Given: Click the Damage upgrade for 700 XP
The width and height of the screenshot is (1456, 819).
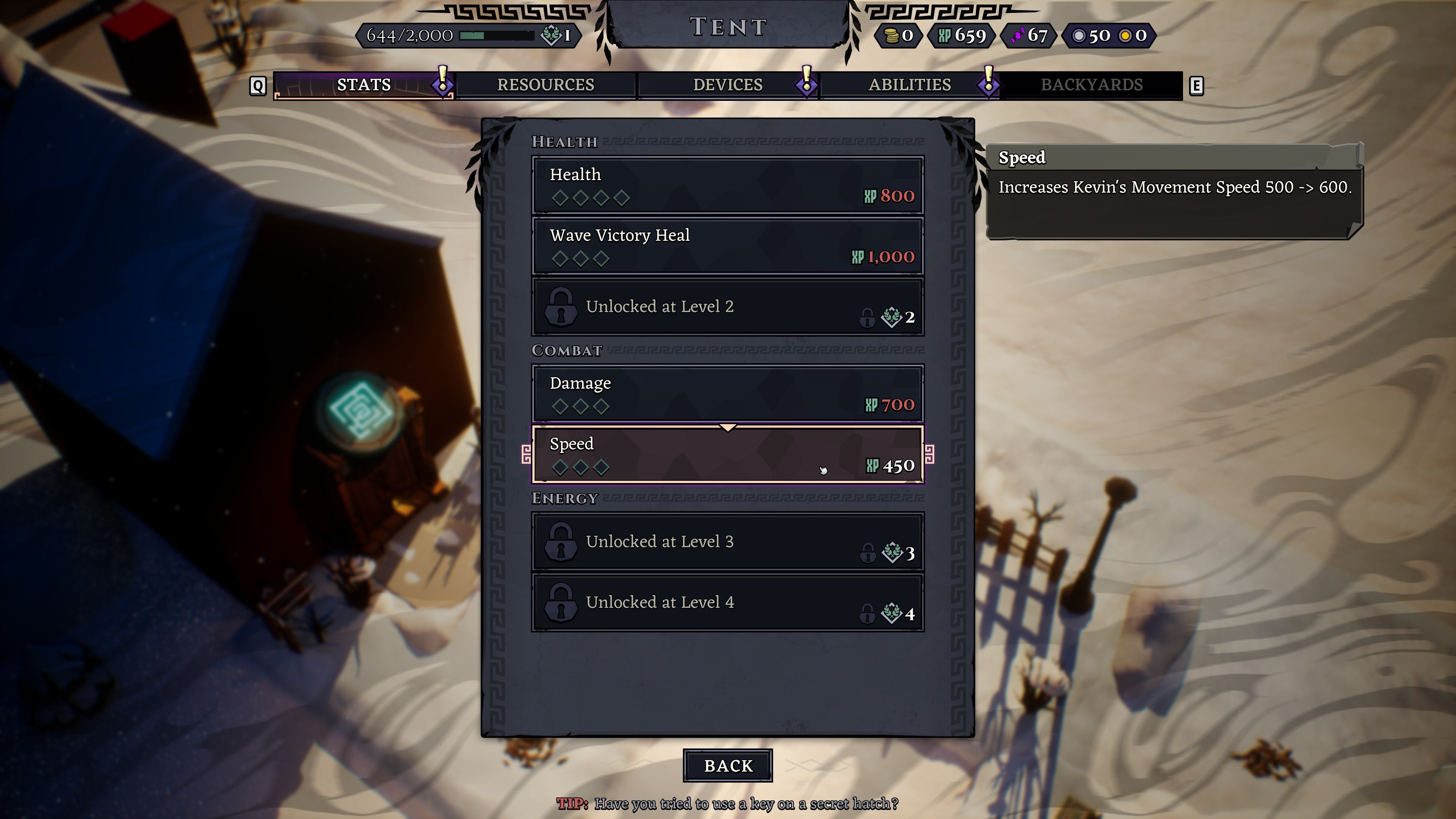Looking at the screenshot, I should click(x=728, y=394).
